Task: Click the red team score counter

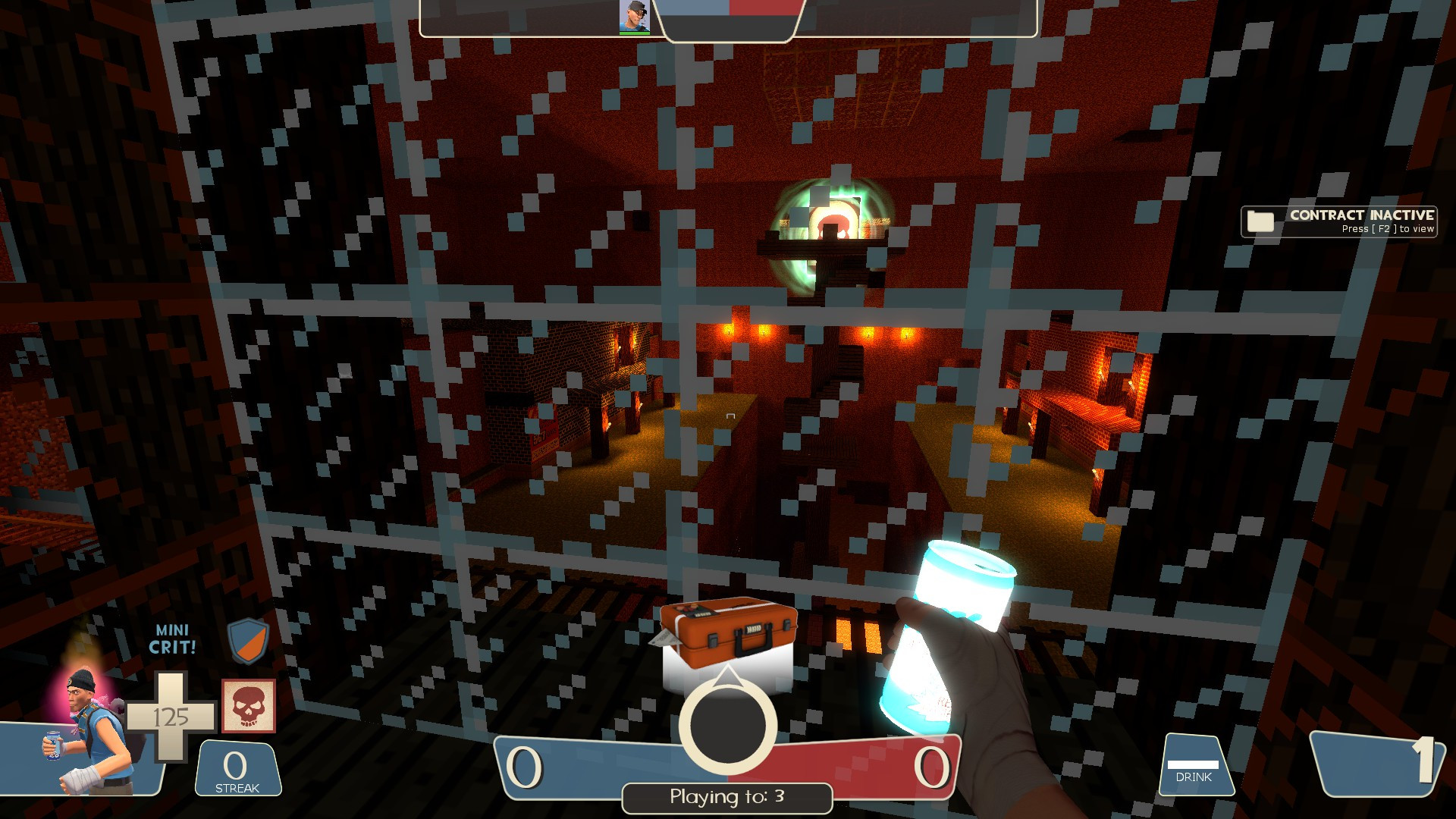Action: tap(933, 766)
